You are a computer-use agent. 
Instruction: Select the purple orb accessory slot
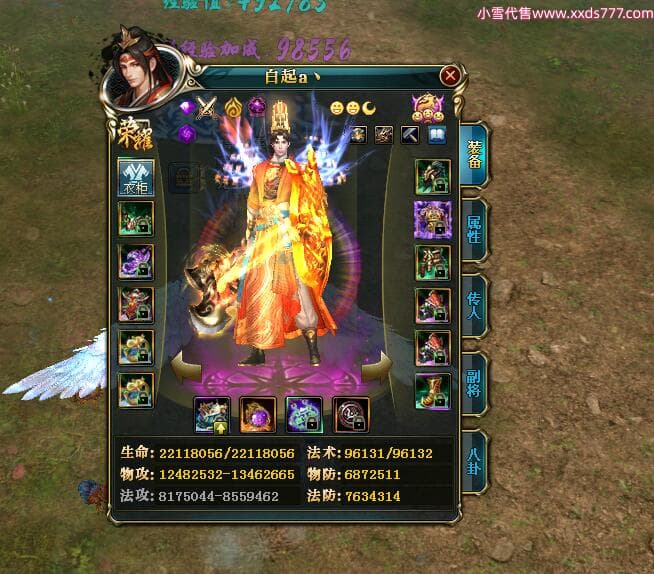point(257,414)
